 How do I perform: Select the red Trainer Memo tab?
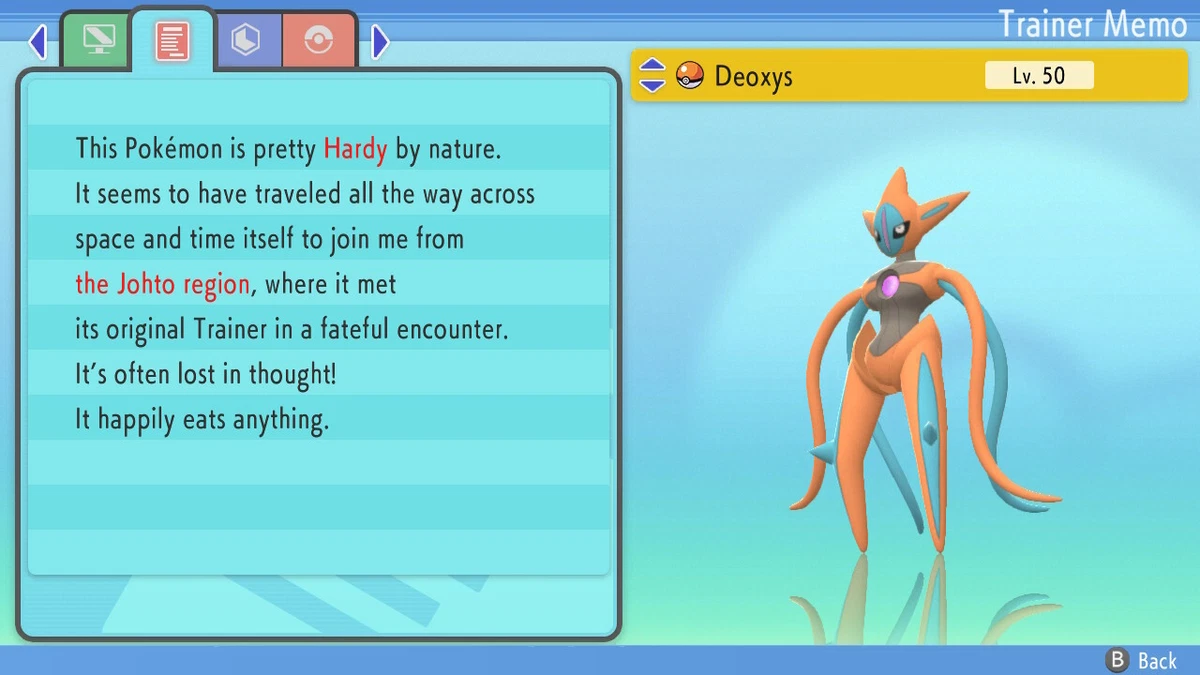(x=172, y=40)
